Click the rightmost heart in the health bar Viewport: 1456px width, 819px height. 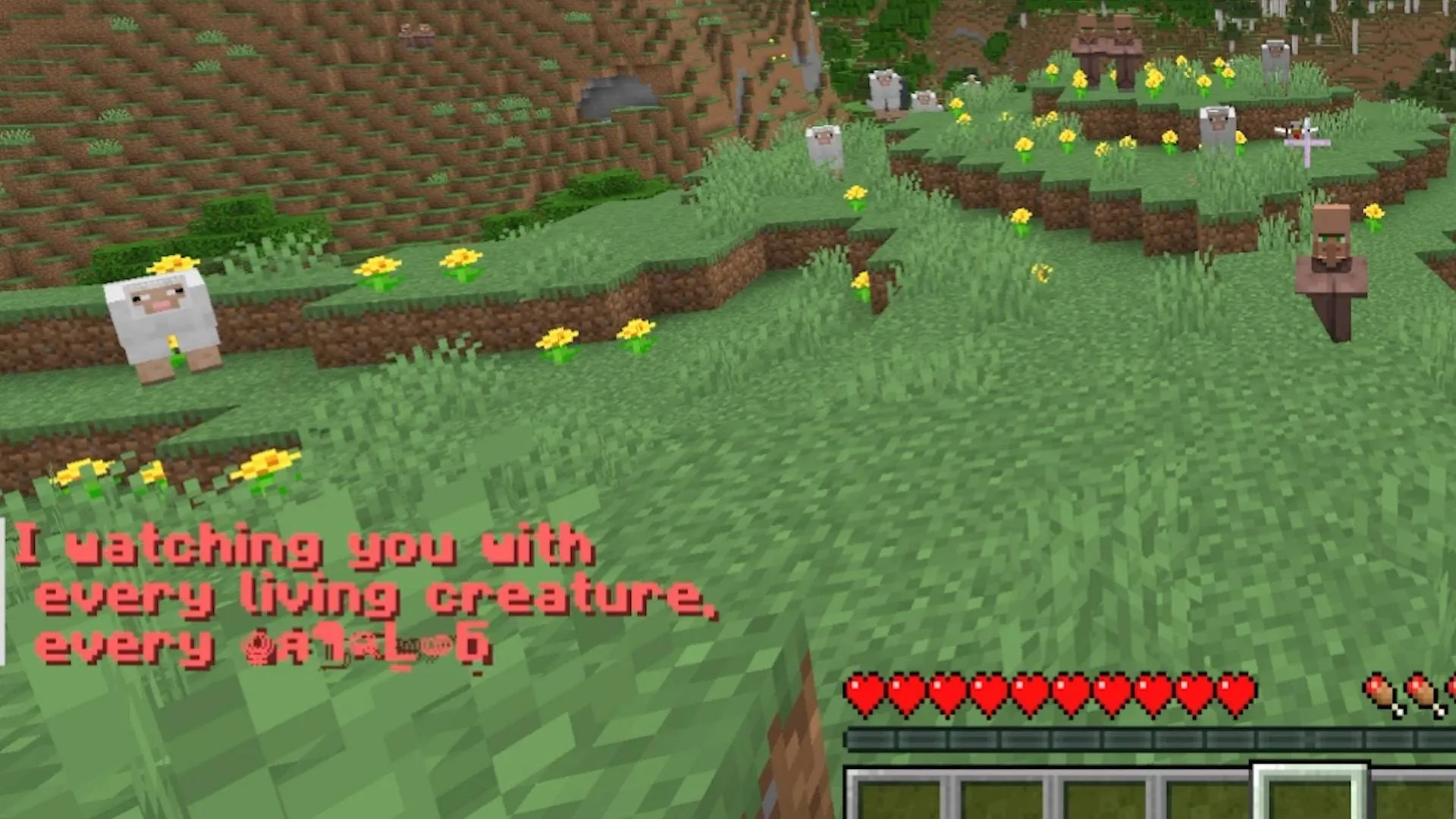point(1236,692)
